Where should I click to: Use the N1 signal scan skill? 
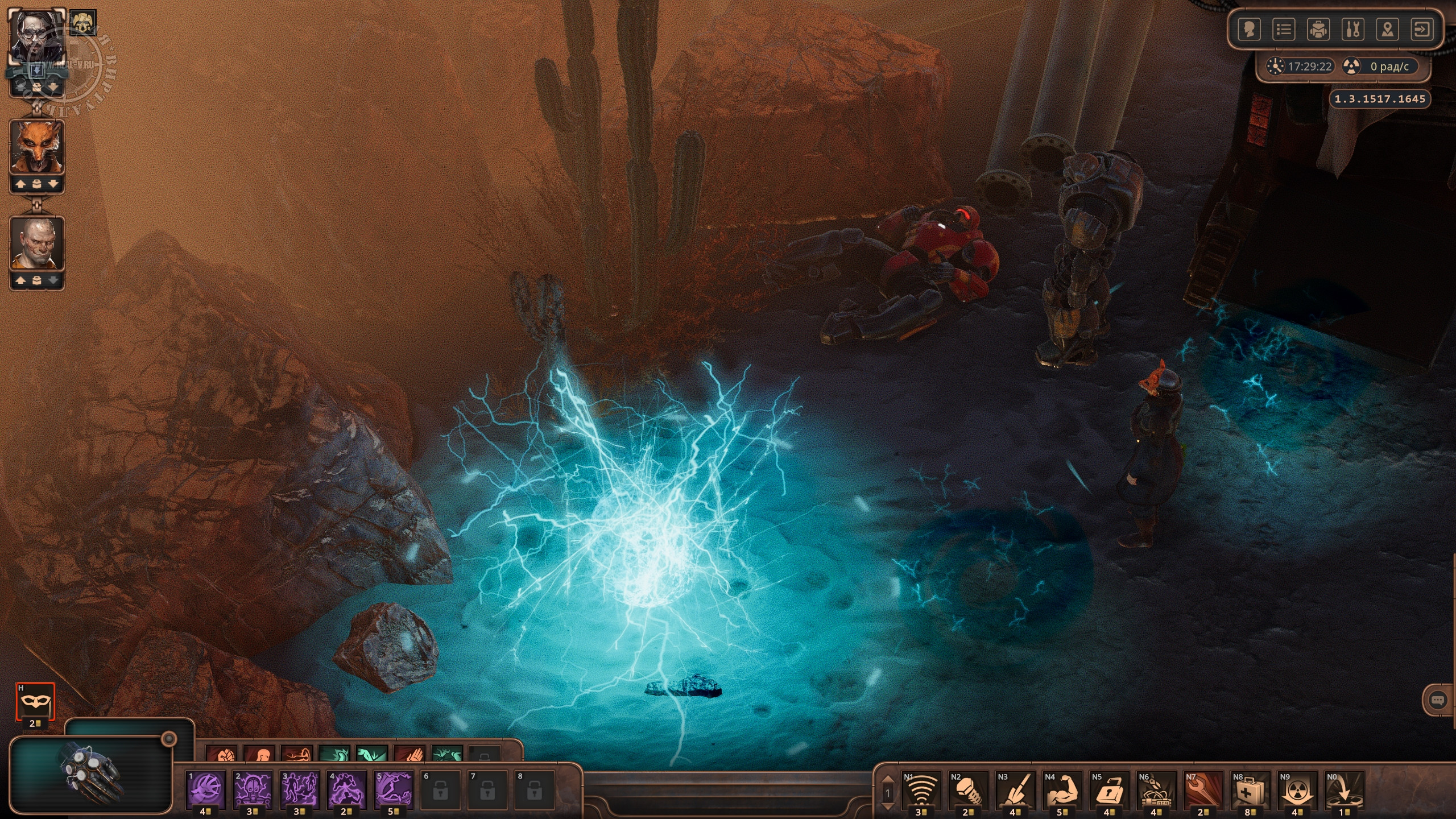point(921,790)
